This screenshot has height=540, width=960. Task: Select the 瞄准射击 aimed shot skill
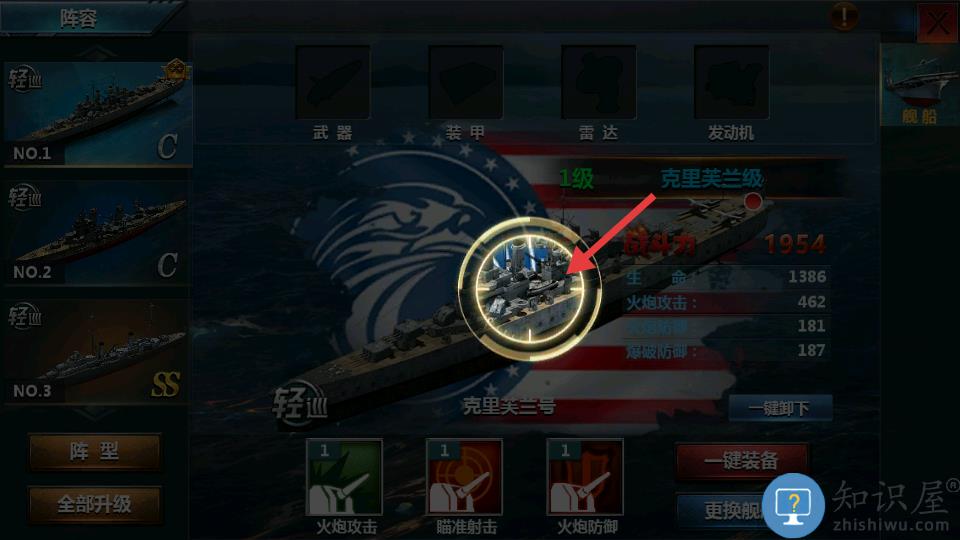pyautogui.click(x=464, y=478)
